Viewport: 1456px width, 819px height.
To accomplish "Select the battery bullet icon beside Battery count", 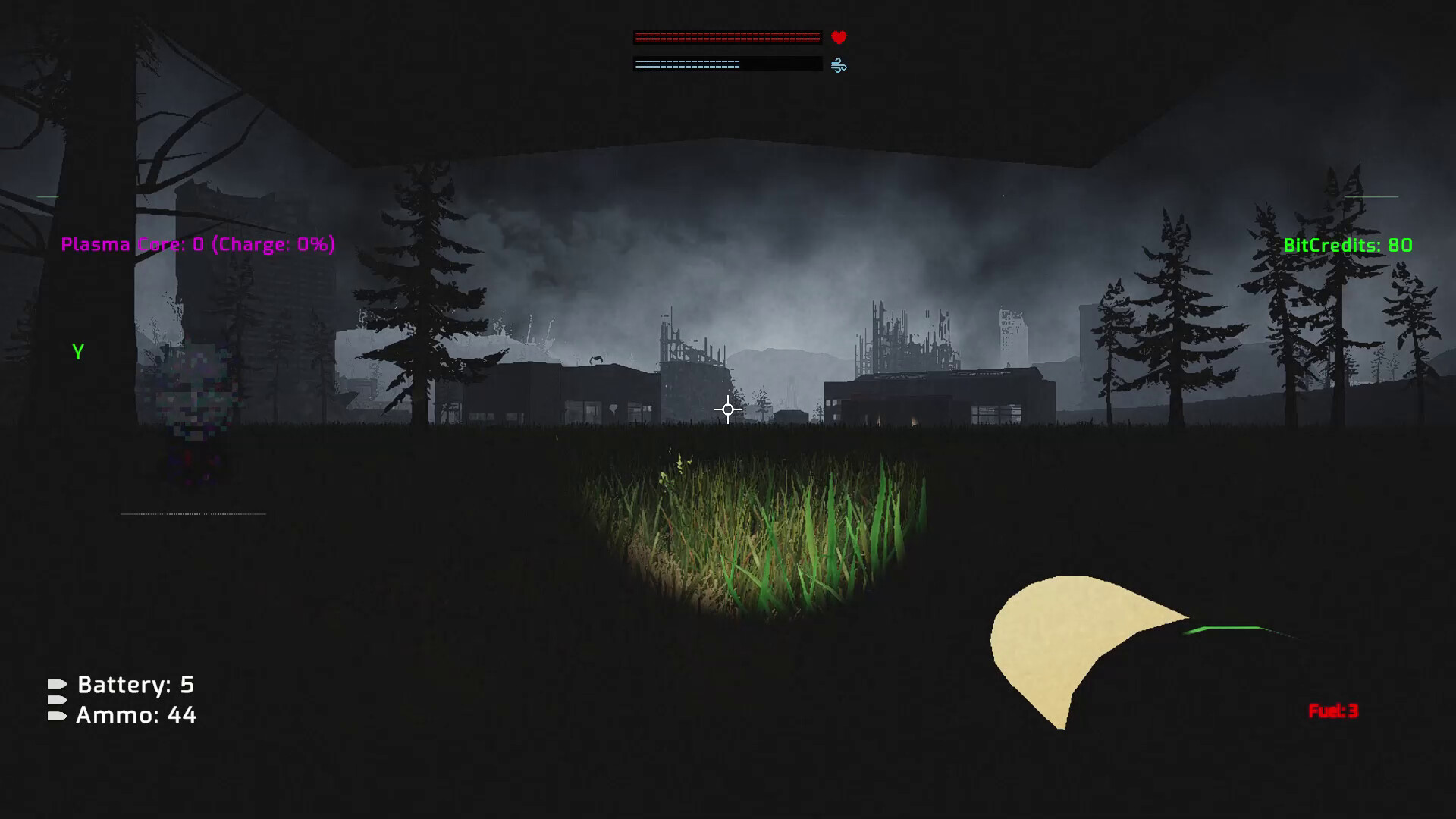I will (x=58, y=684).
